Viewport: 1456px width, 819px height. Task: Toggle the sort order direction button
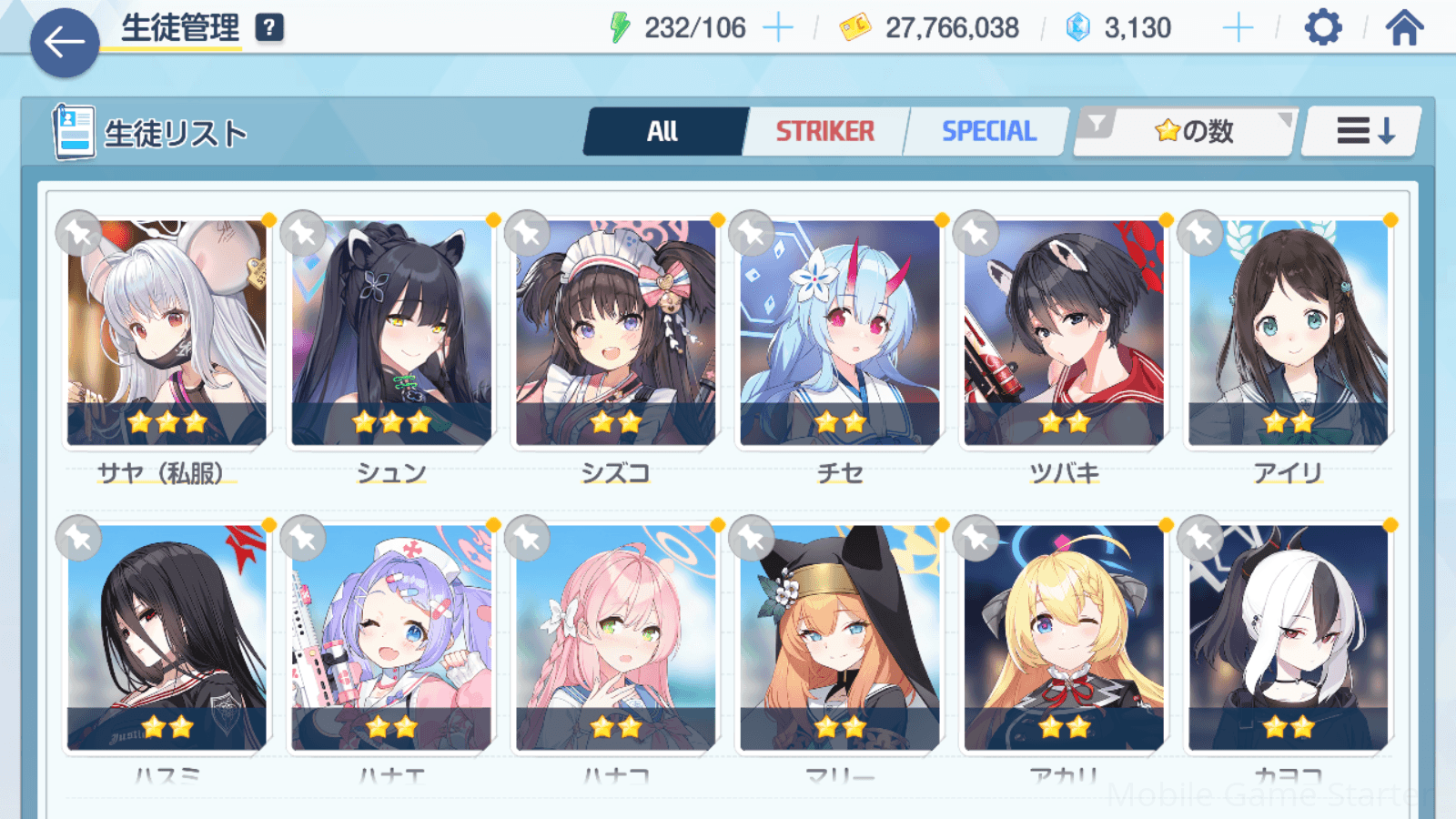tap(1363, 132)
